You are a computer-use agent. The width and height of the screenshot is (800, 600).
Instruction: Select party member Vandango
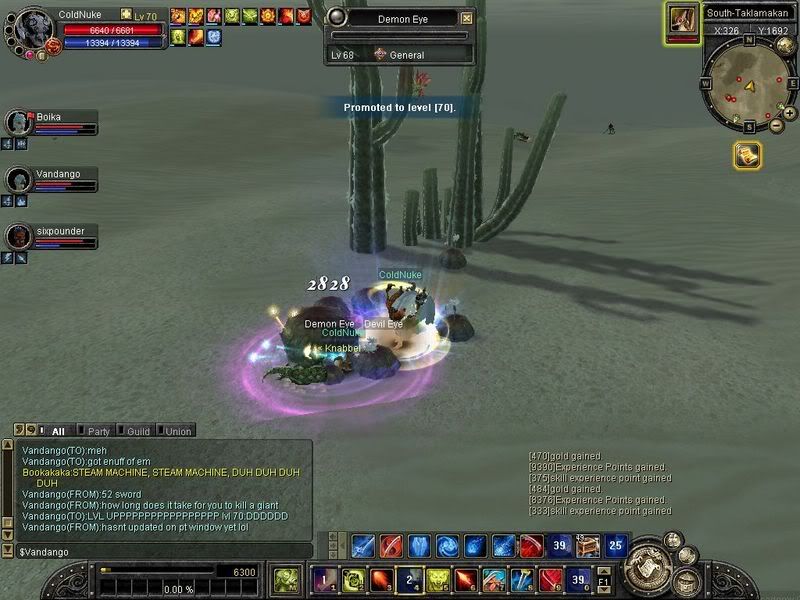(20, 179)
